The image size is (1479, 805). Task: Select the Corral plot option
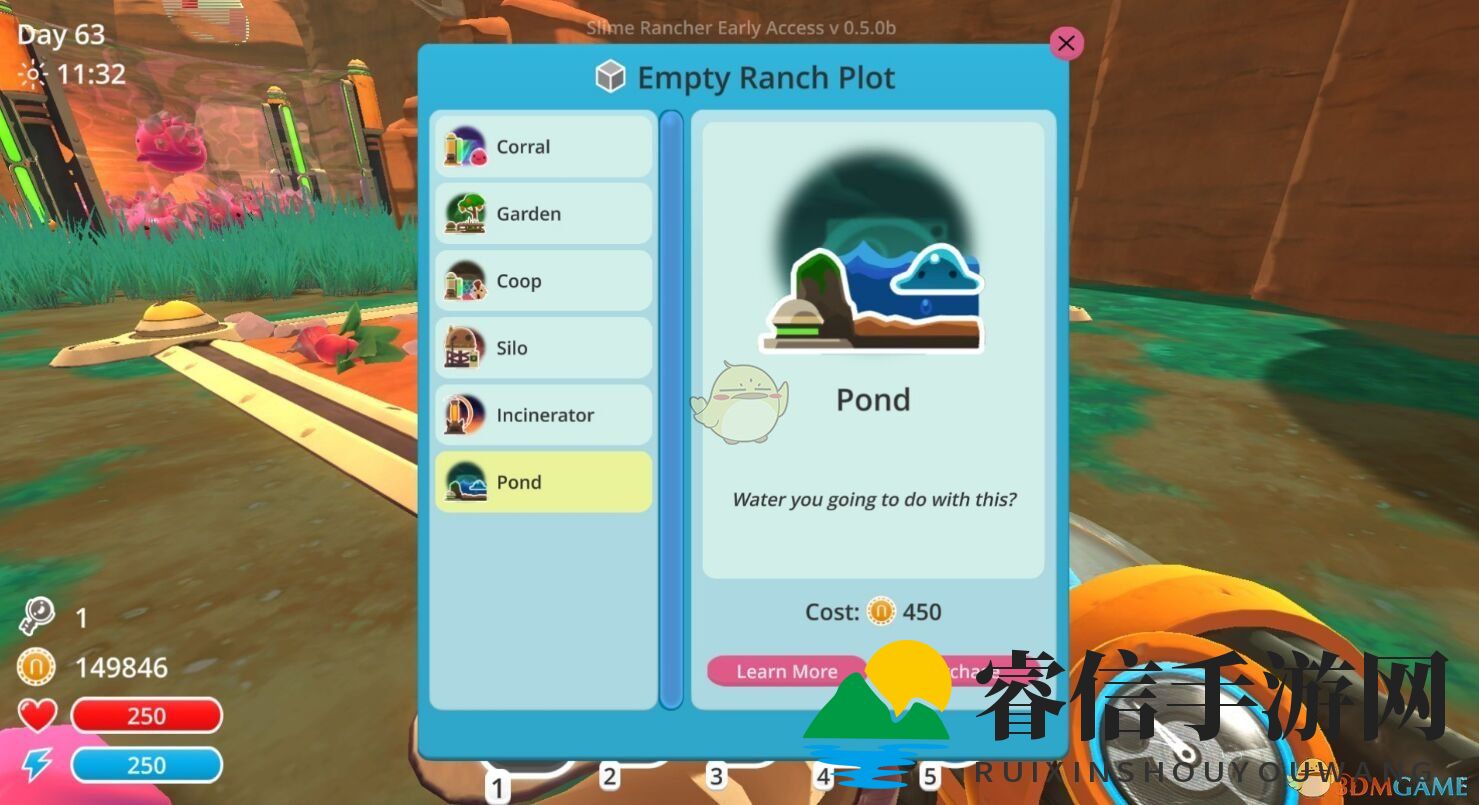point(543,147)
